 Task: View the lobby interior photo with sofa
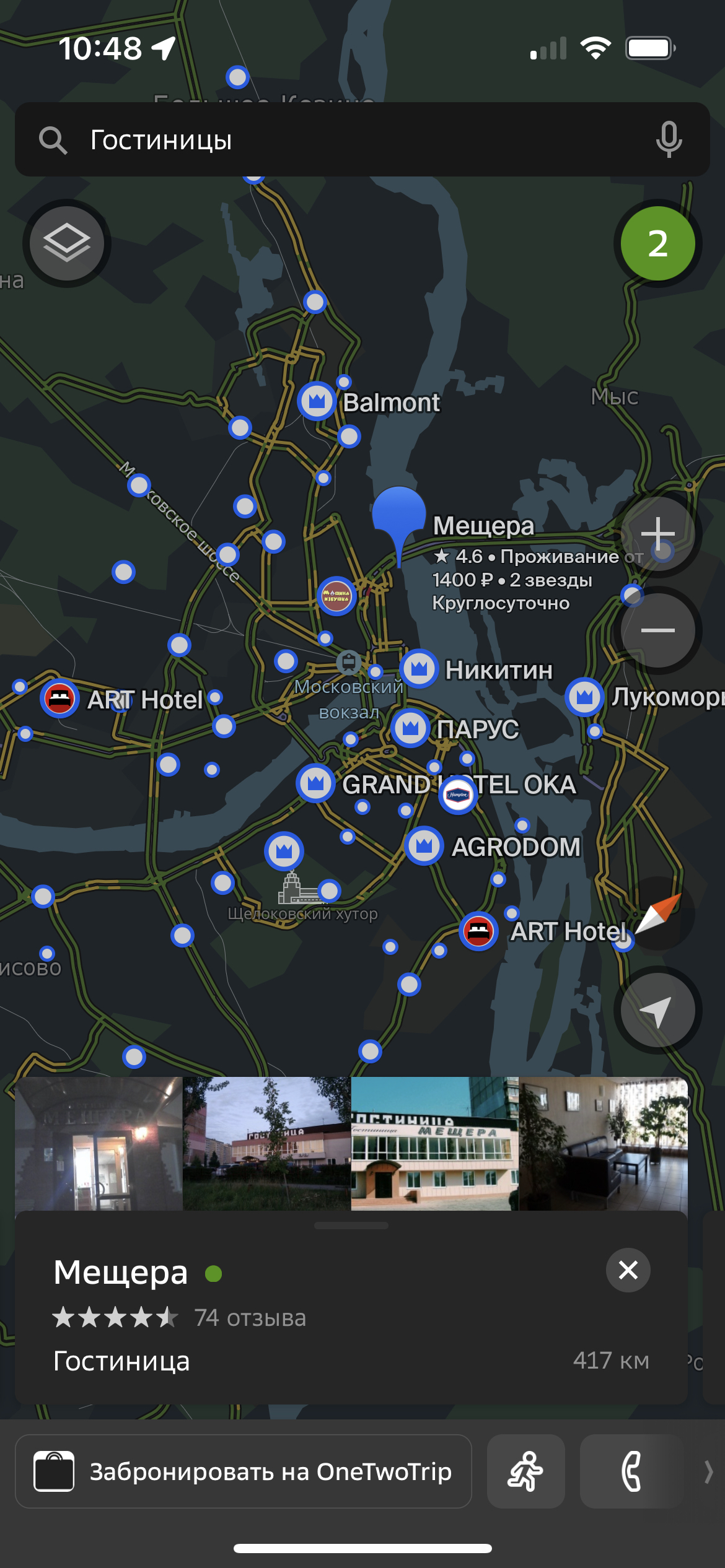pyautogui.click(x=602, y=1144)
